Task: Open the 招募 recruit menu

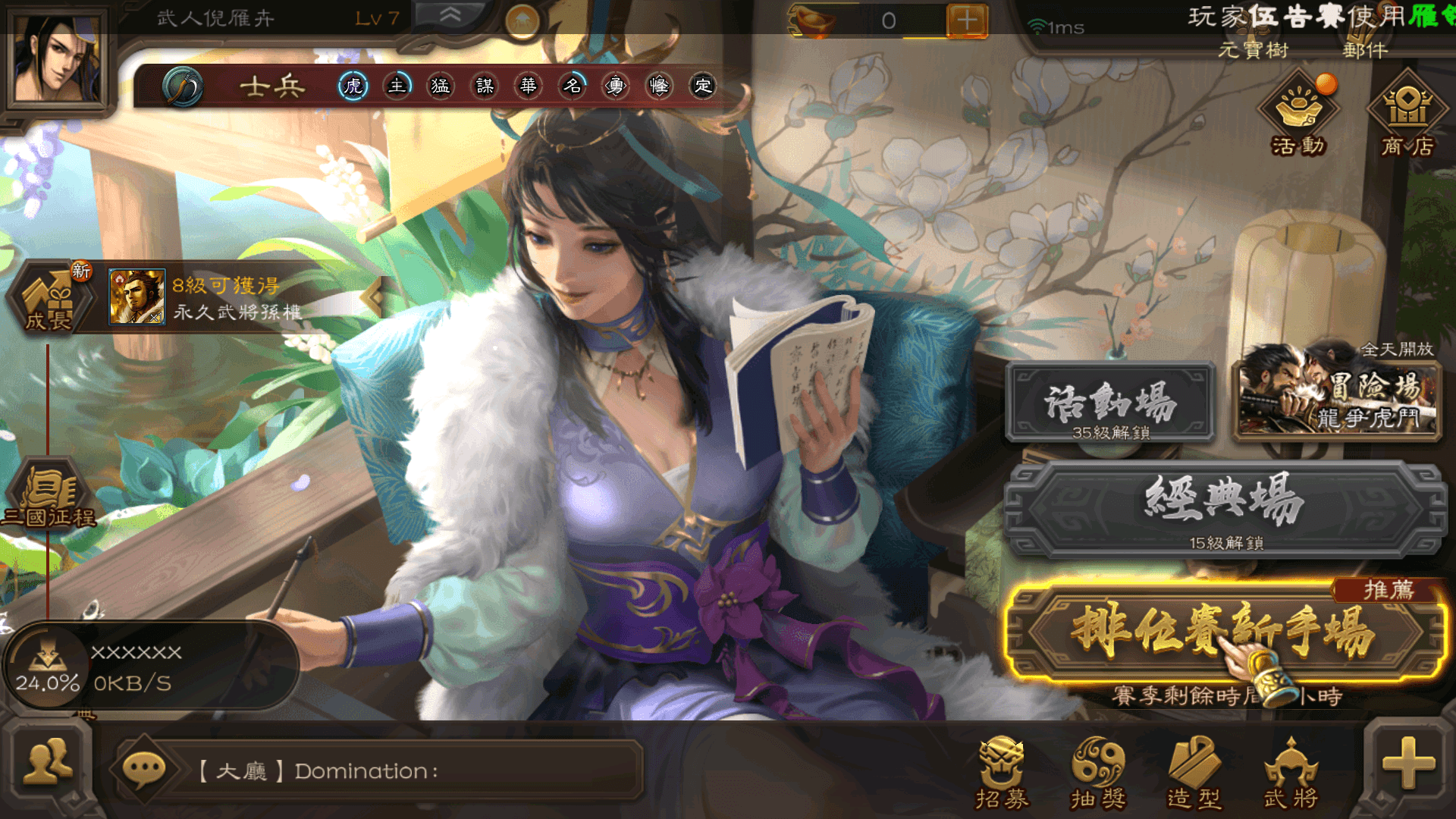Action: [x=1001, y=772]
